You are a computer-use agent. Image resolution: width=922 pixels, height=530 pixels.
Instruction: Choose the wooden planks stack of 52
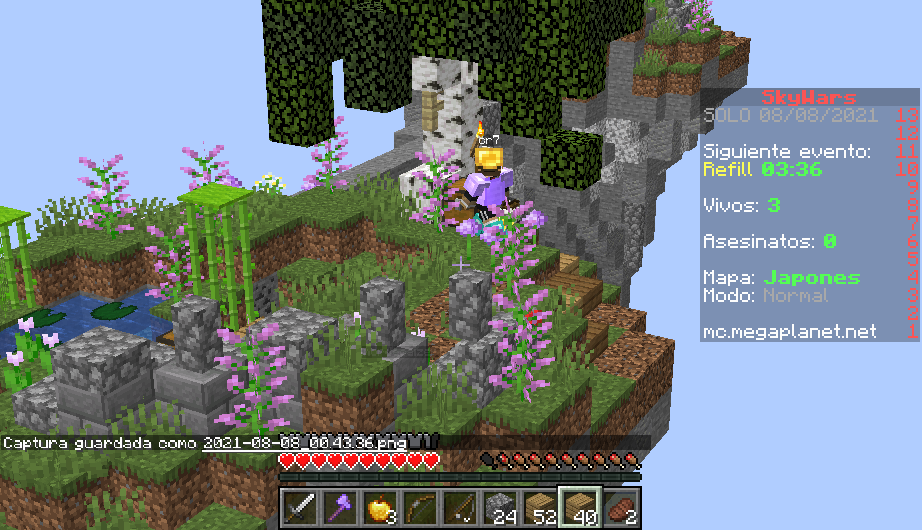539,508
